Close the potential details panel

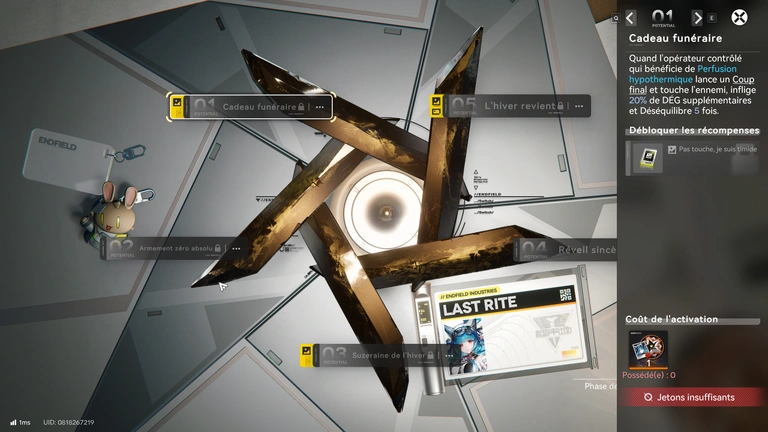[x=739, y=17]
